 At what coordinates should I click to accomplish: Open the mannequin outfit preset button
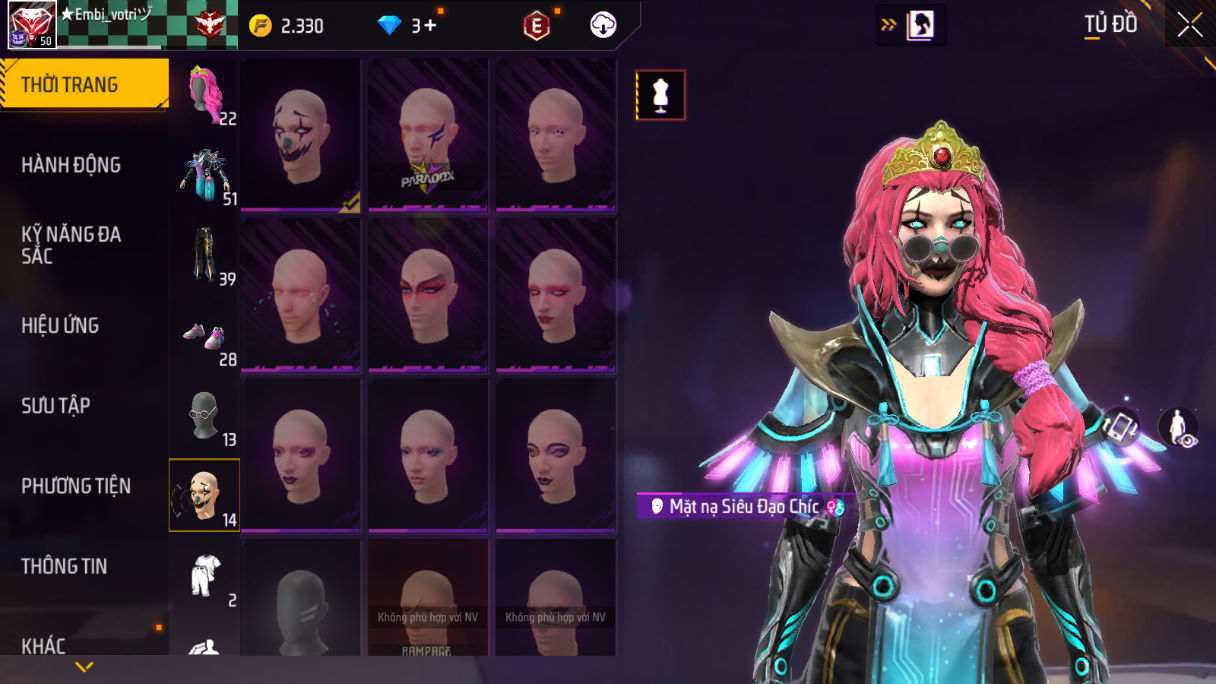(x=660, y=95)
